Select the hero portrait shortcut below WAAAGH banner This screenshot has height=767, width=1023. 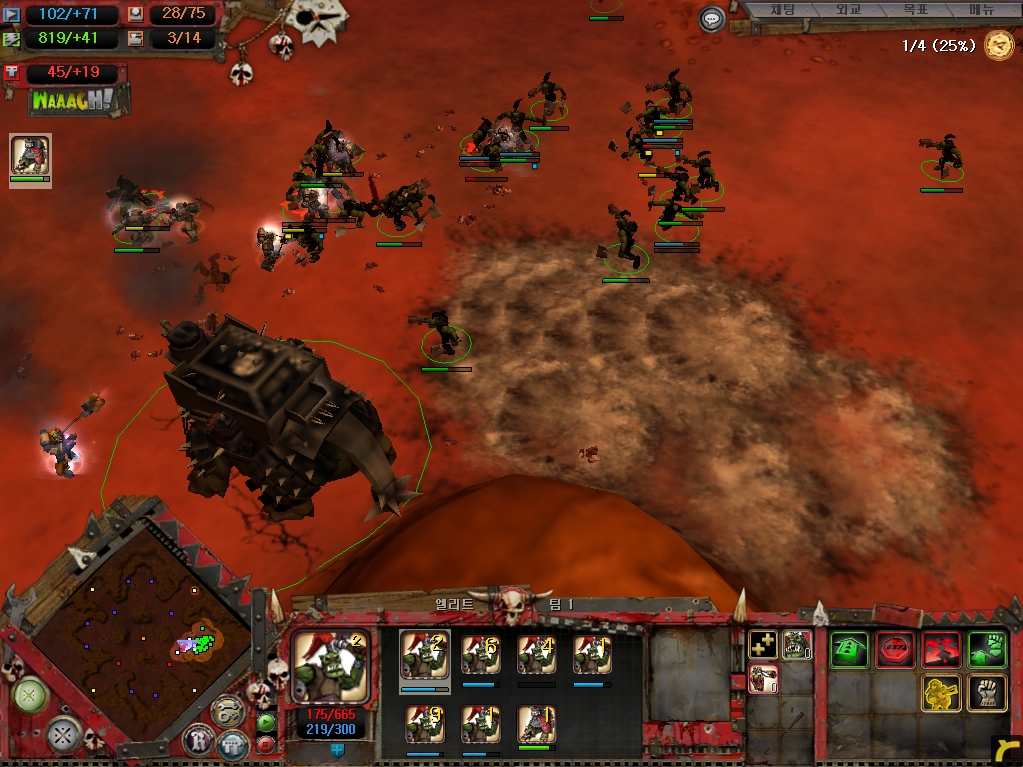pyautogui.click(x=30, y=156)
